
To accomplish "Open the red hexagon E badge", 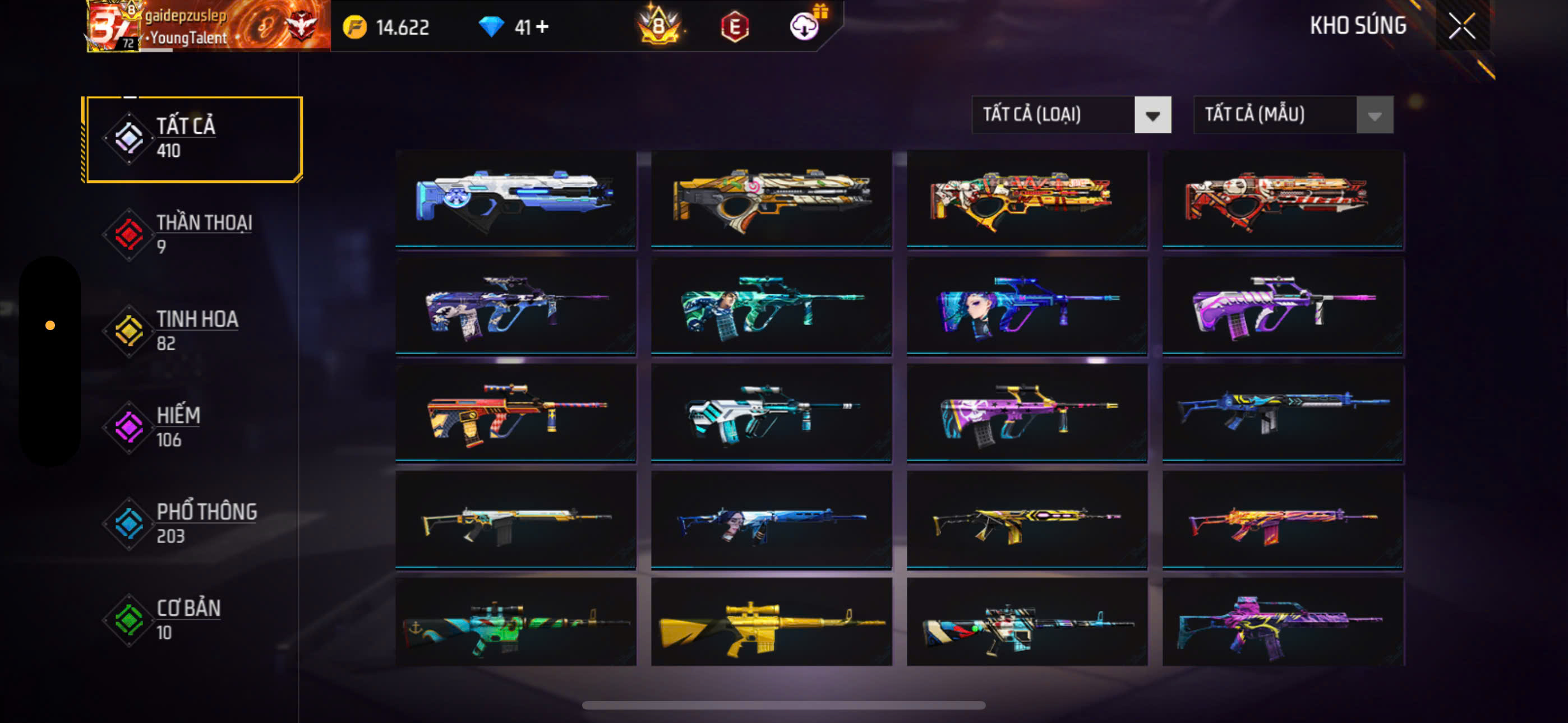I will click(735, 27).
